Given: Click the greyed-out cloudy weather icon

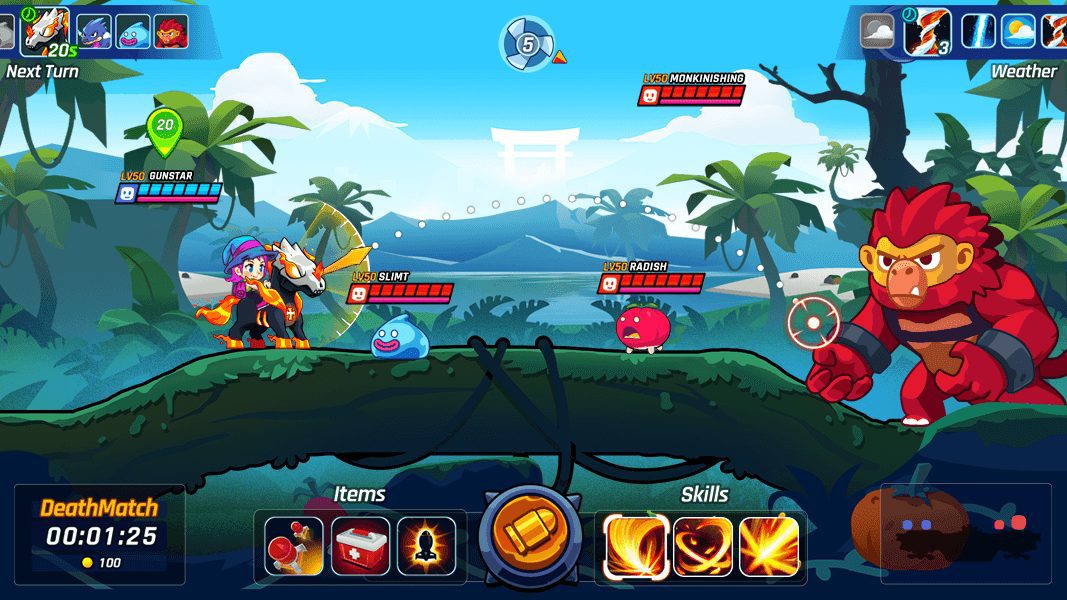Looking at the screenshot, I should point(877,32).
